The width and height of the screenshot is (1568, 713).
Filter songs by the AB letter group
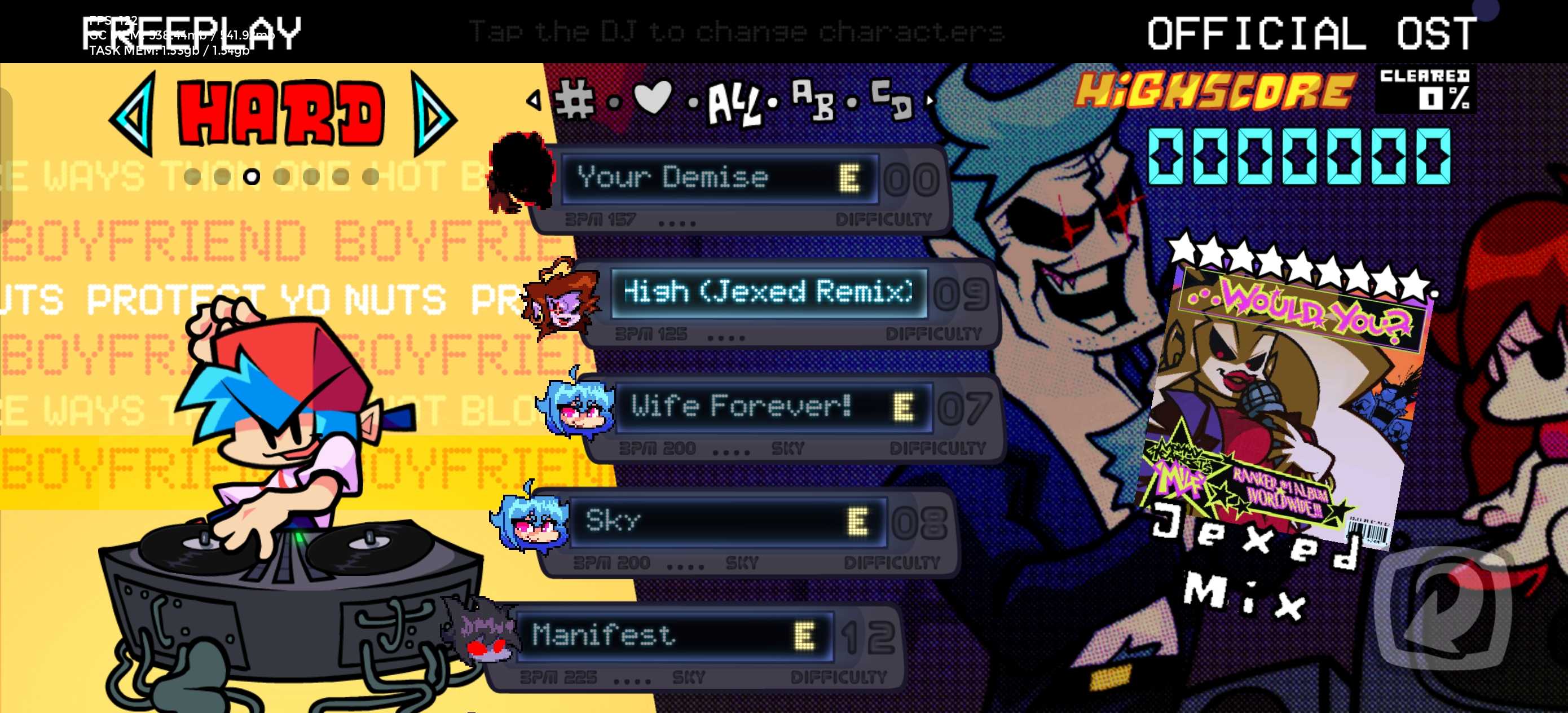click(x=813, y=99)
